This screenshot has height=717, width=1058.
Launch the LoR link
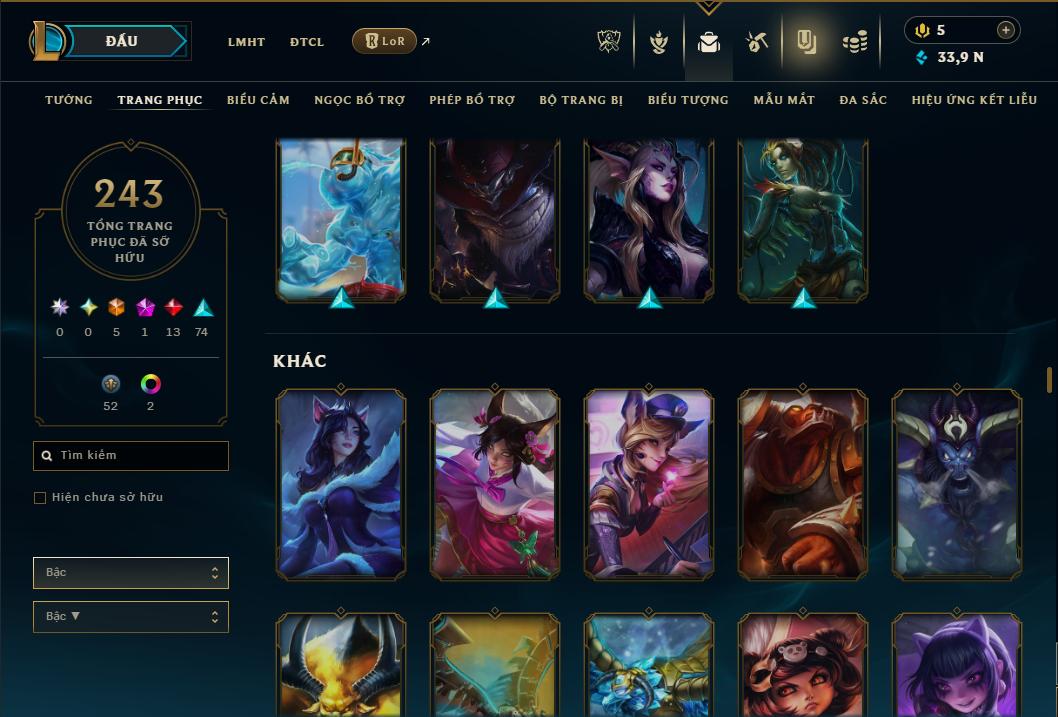coord(385,41)
